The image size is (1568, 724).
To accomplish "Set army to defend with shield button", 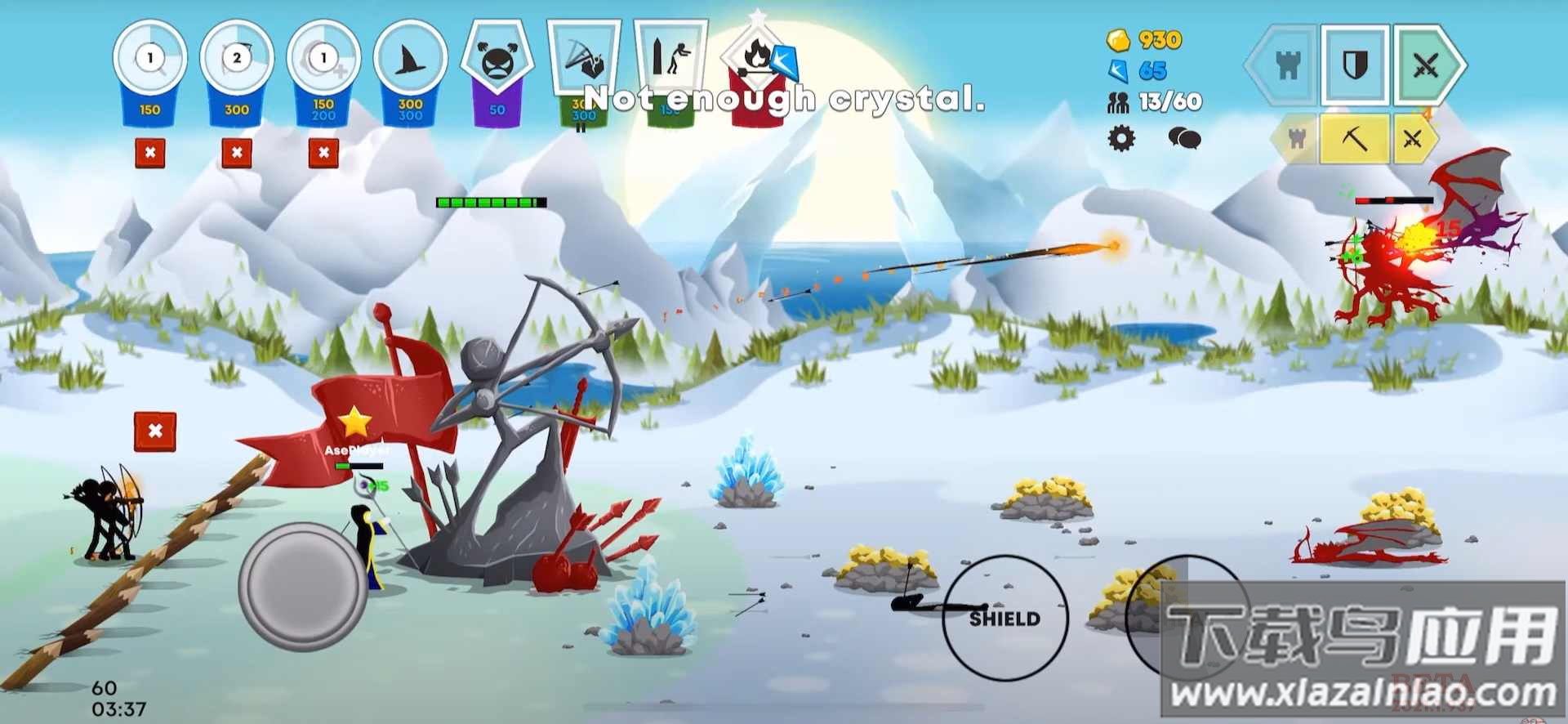I will point(1355,65).
